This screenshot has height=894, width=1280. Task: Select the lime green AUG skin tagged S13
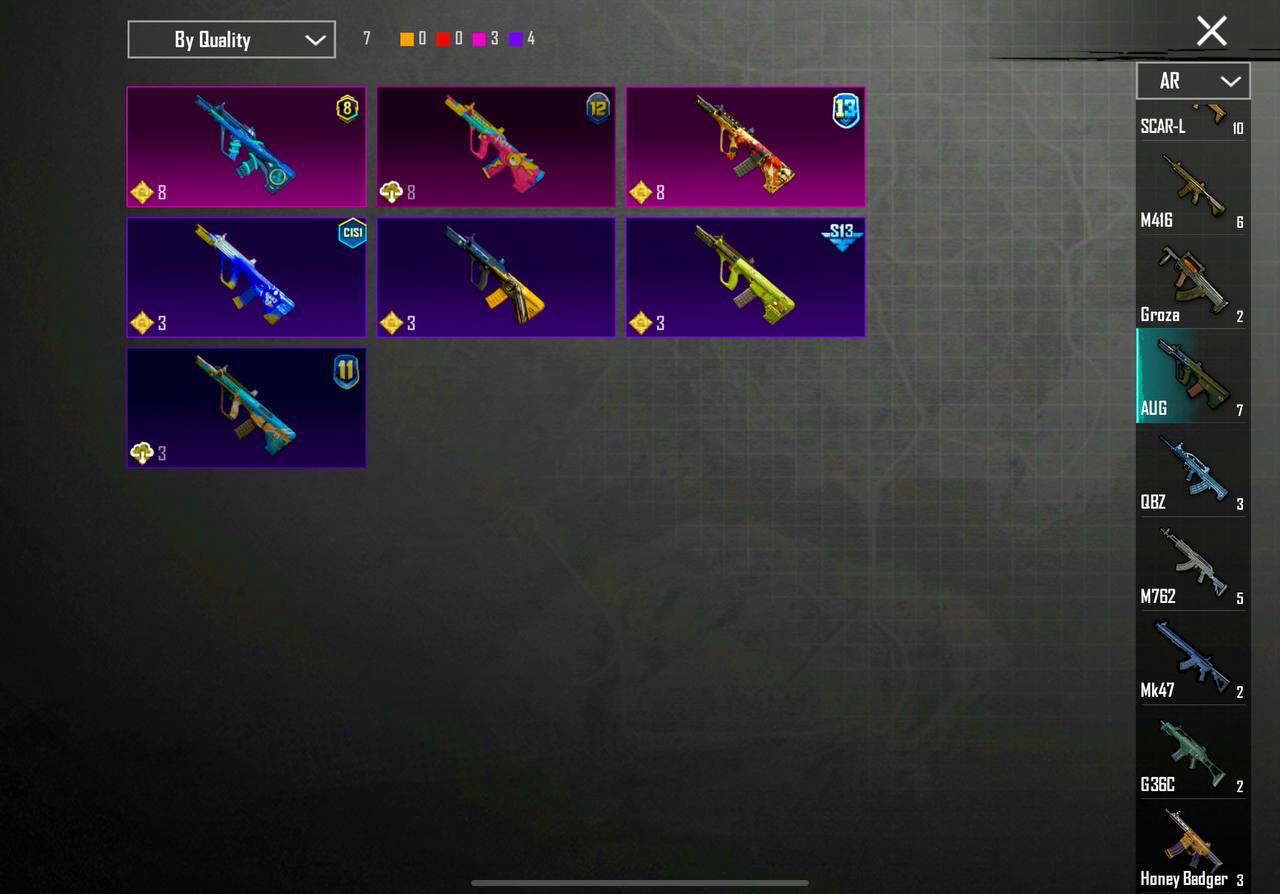coord(746,277)
